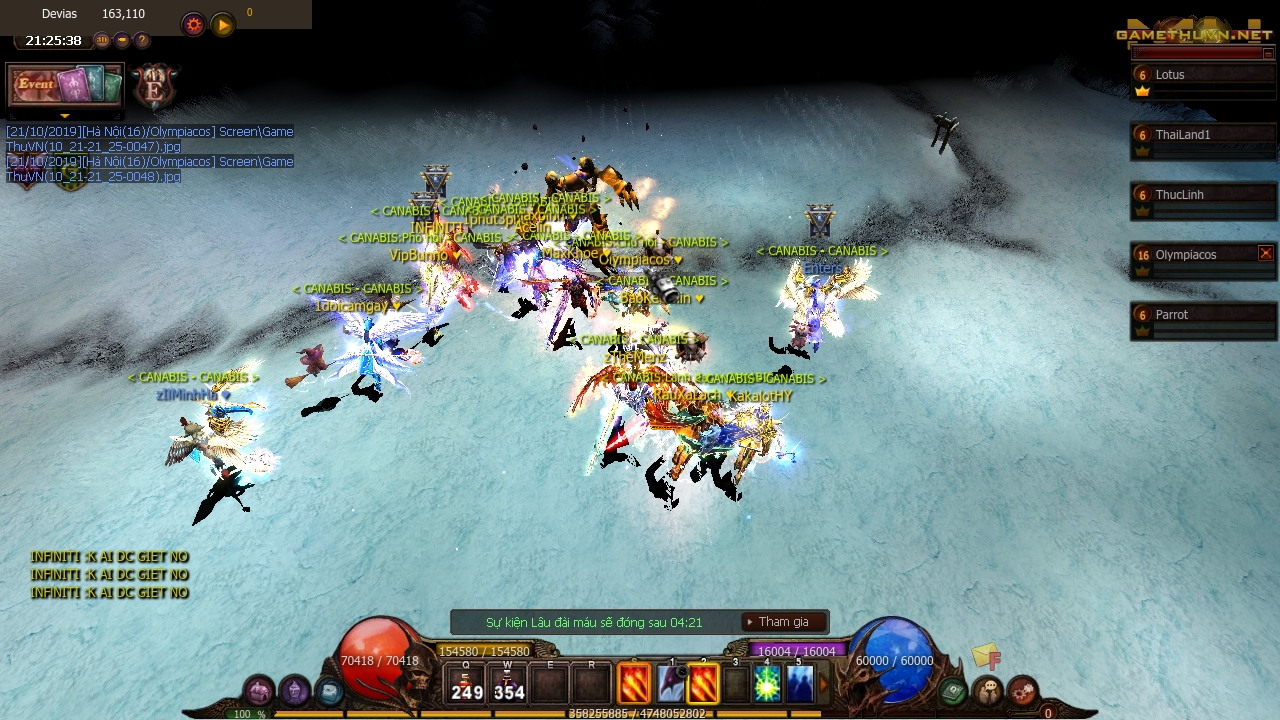Open the help question mark icon
The image size is (1280, 720).
[141, 40]
